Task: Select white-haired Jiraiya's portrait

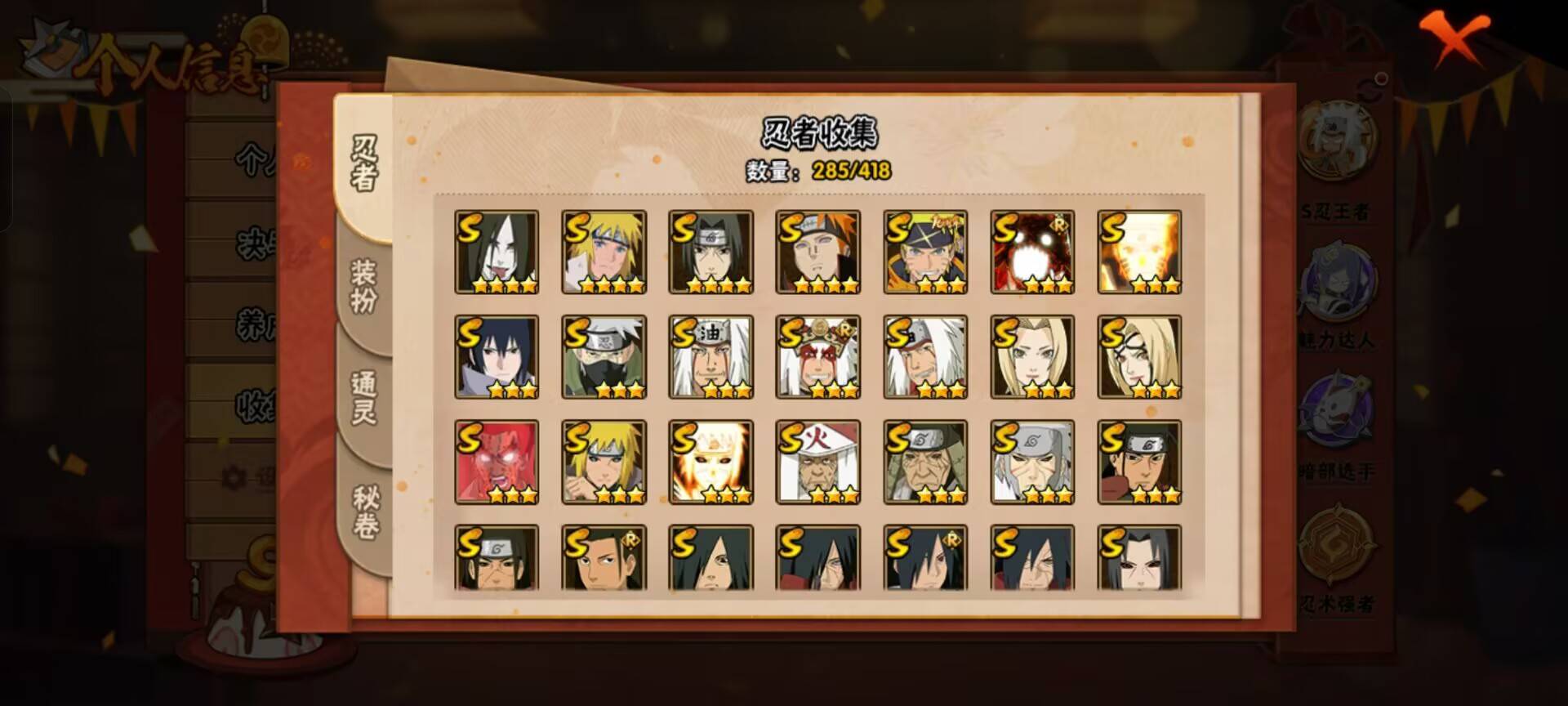Action: (710, 356)
